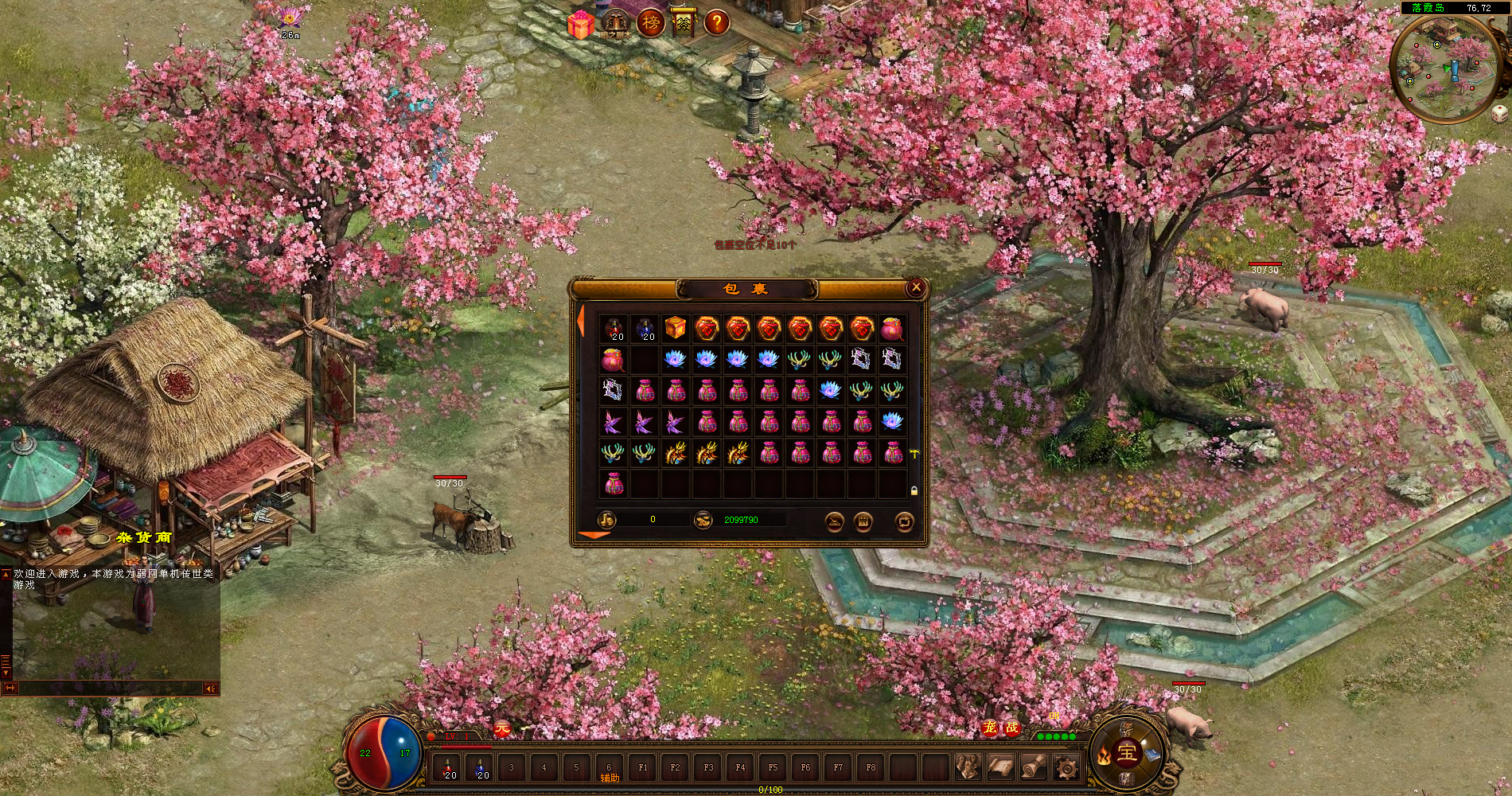This screenshot has width=1512, height=796.
Task: Open the map scroll icon on the bar
Action: coord(1000,768)
